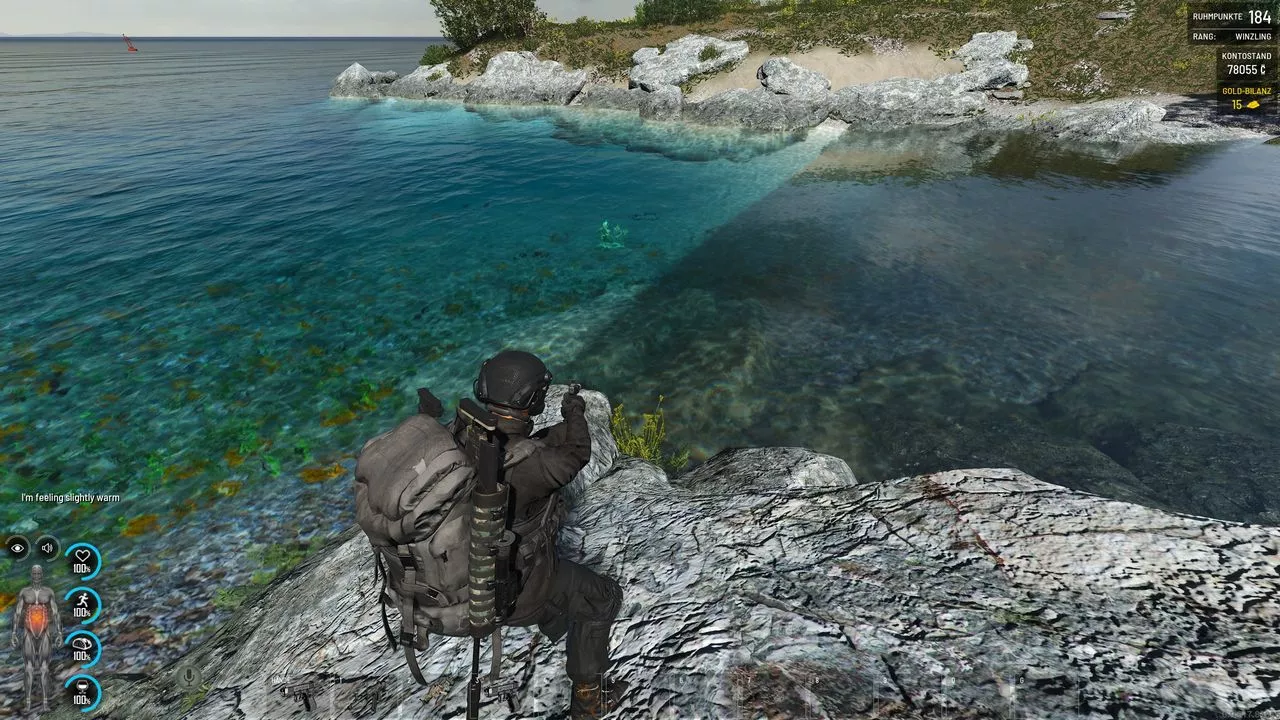Toggle the voice chat microphone icon
The image size is (1280, 720).
pyautogui.click(x=187, y=677)
